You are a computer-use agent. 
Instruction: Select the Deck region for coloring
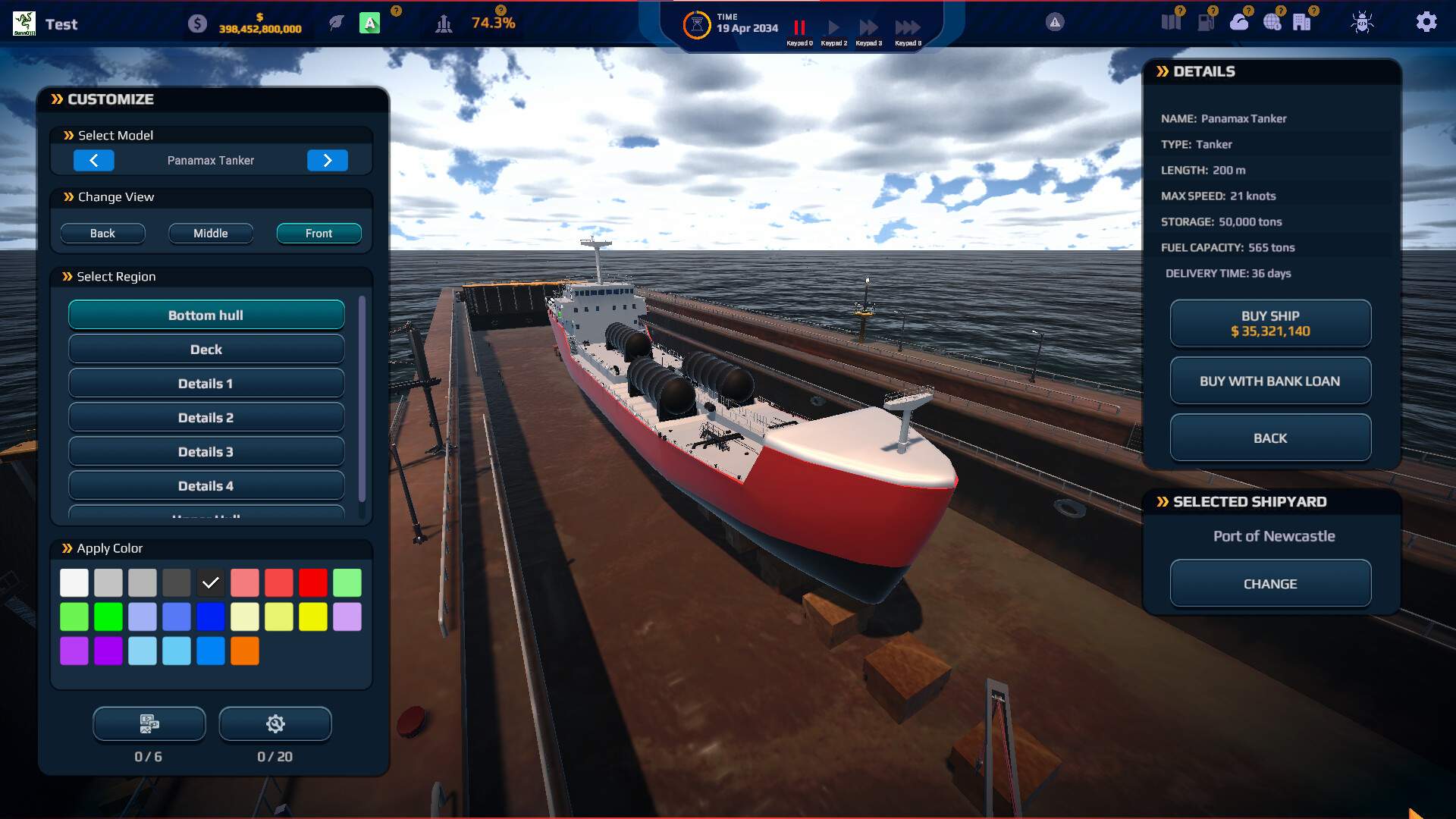[x=206, y=348]
